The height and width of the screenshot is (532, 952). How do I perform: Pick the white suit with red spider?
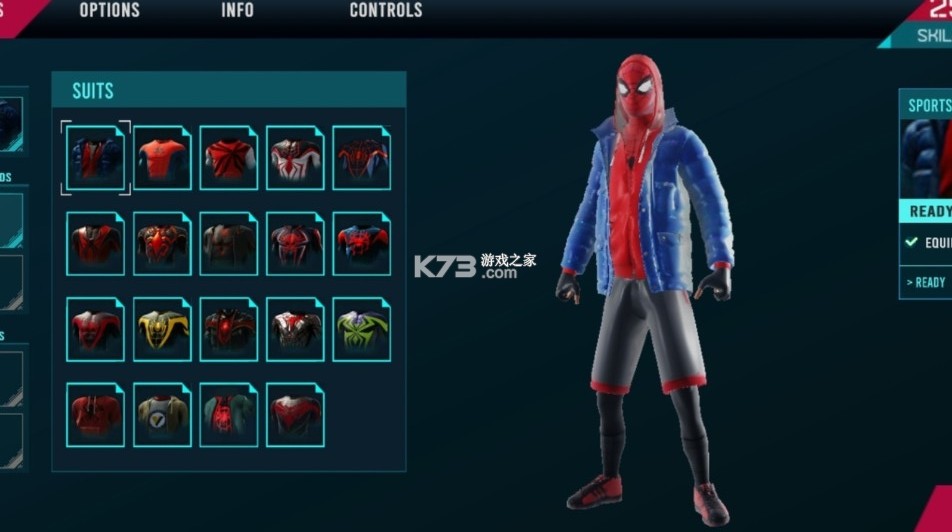pyautogui.click(x=295, y=158)
